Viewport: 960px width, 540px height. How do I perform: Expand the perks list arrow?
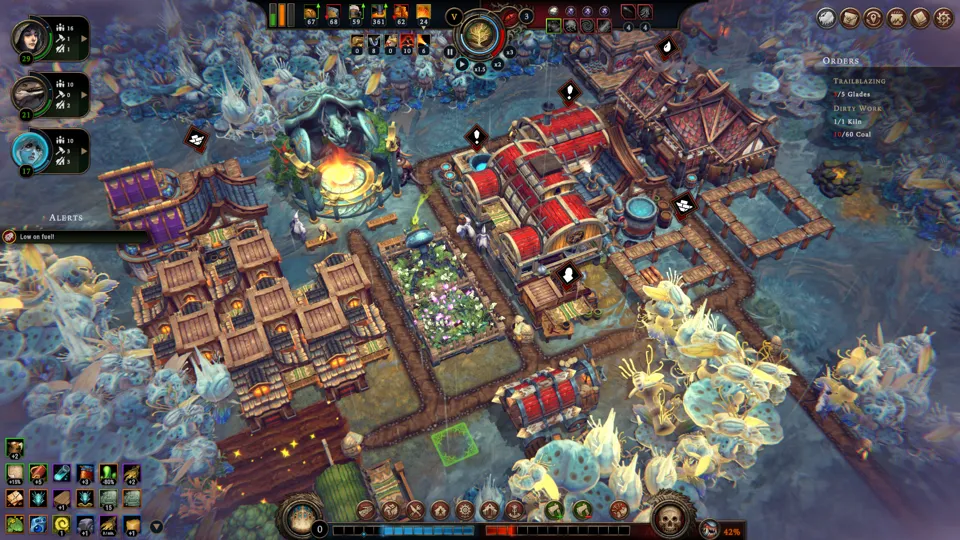(156, 525)
